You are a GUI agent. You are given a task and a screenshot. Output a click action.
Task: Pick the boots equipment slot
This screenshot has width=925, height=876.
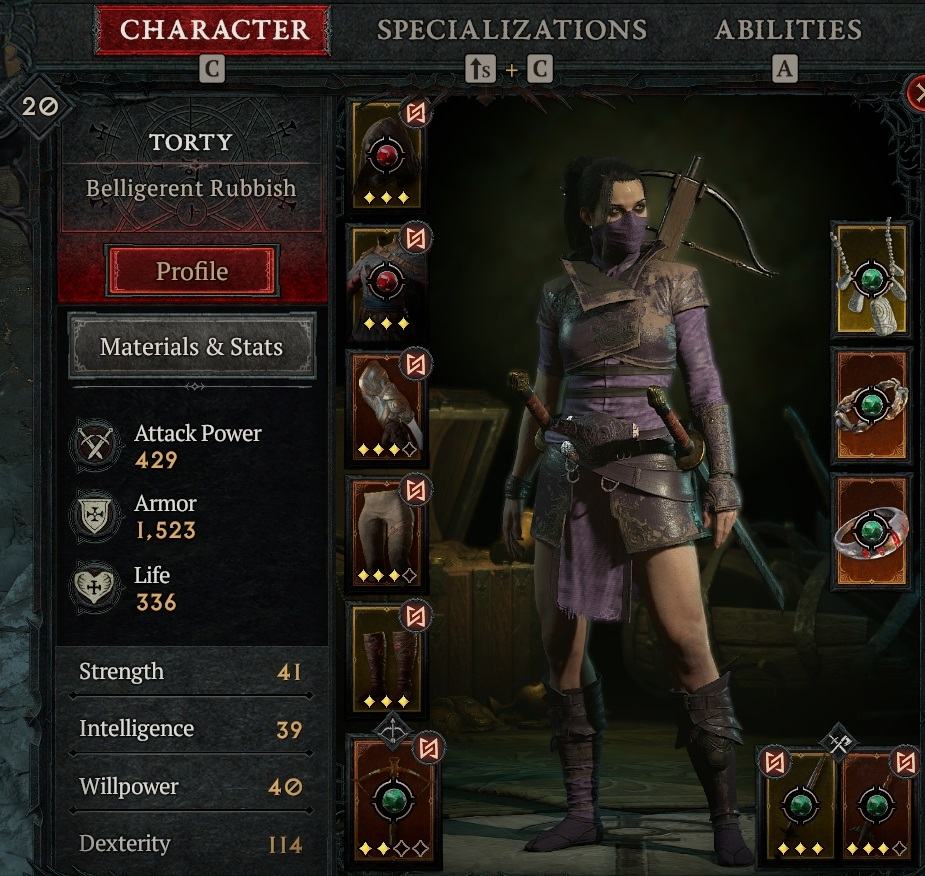tap(387, 658)
